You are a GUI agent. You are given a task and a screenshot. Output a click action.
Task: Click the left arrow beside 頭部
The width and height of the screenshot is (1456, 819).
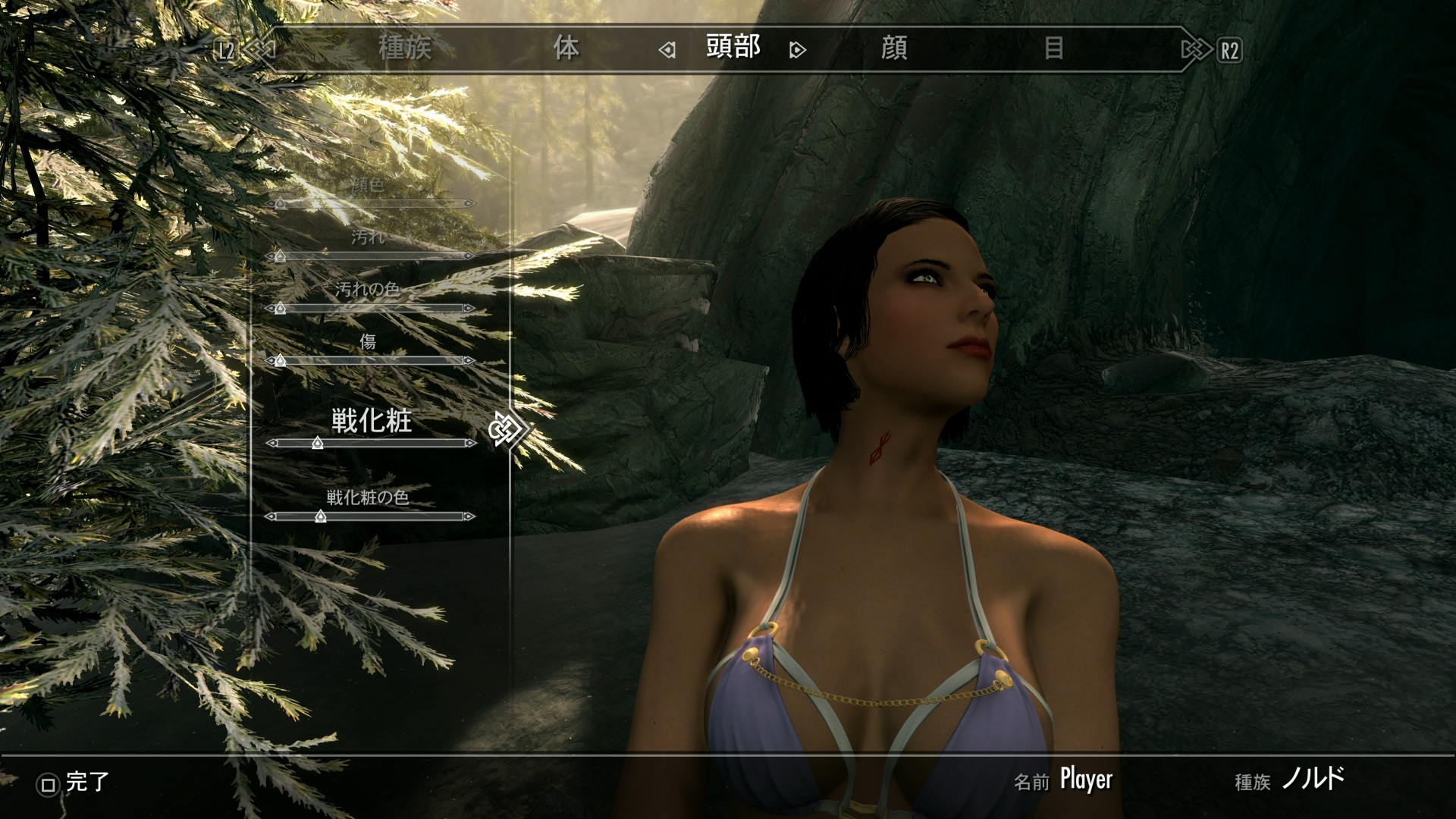(667, 51)
